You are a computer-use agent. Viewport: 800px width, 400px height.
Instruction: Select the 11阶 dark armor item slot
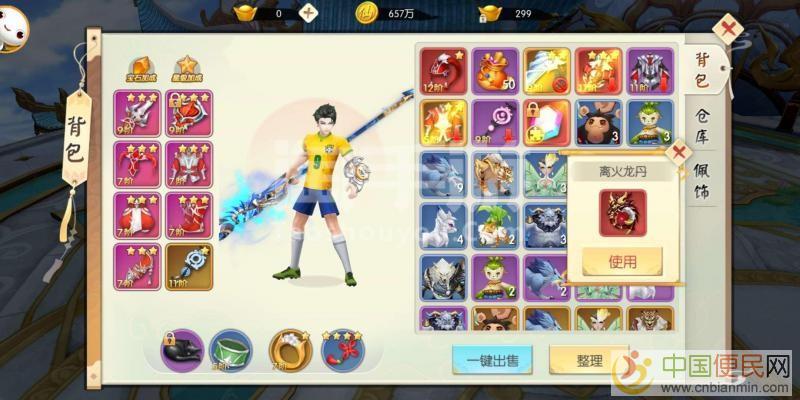coord(651,70)
